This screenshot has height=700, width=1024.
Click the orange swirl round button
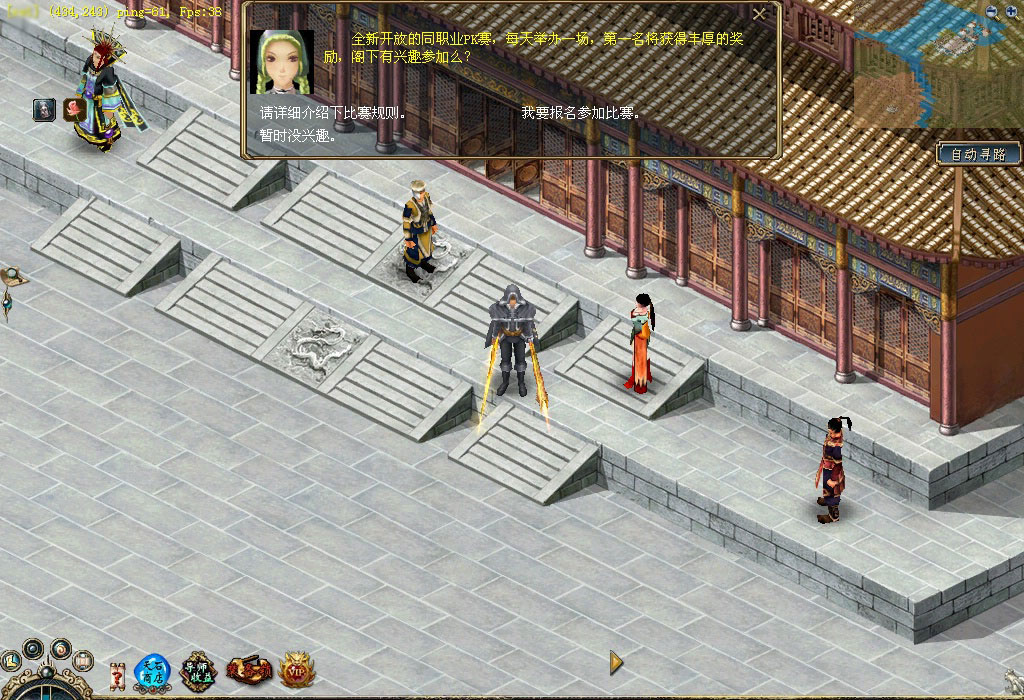point(61,649)
